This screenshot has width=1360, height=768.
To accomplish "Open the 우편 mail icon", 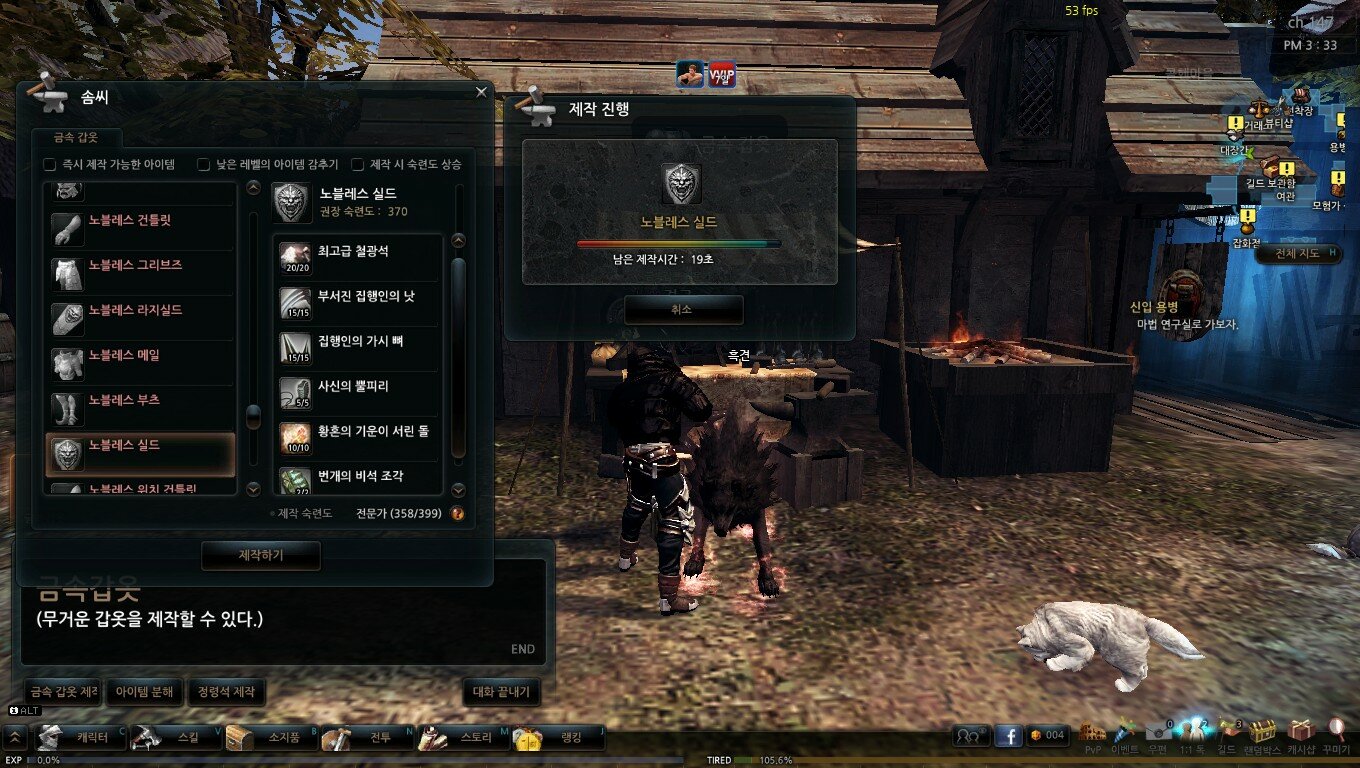I will [1158, 734].
